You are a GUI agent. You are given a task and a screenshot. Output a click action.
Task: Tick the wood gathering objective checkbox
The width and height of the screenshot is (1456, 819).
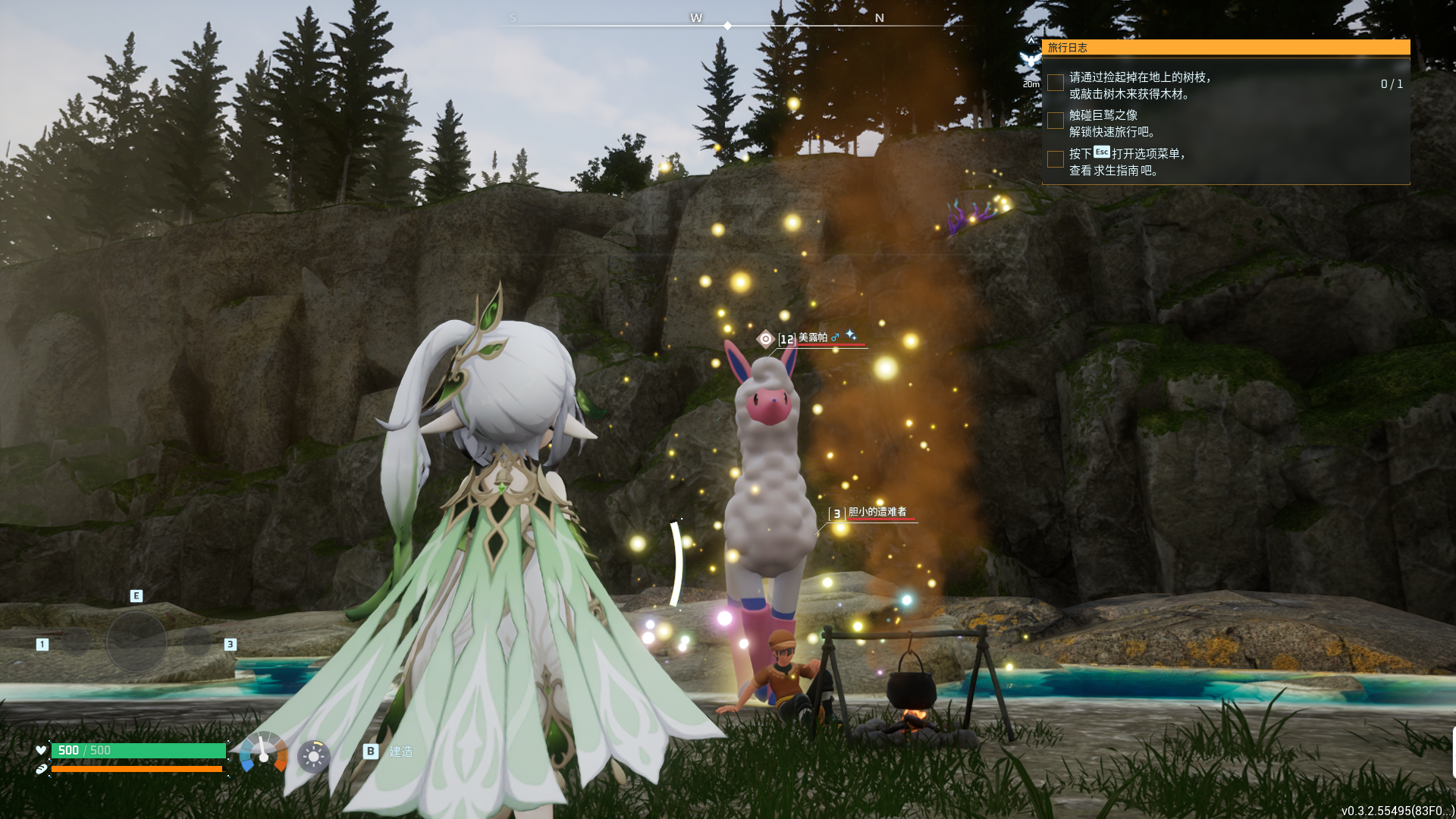[1055, 83]
